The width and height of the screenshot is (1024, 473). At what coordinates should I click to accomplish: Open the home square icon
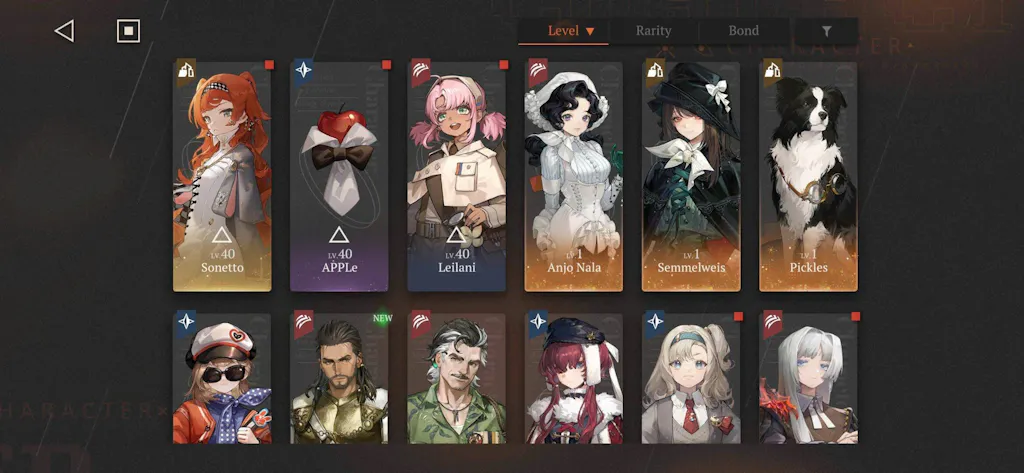128,31
